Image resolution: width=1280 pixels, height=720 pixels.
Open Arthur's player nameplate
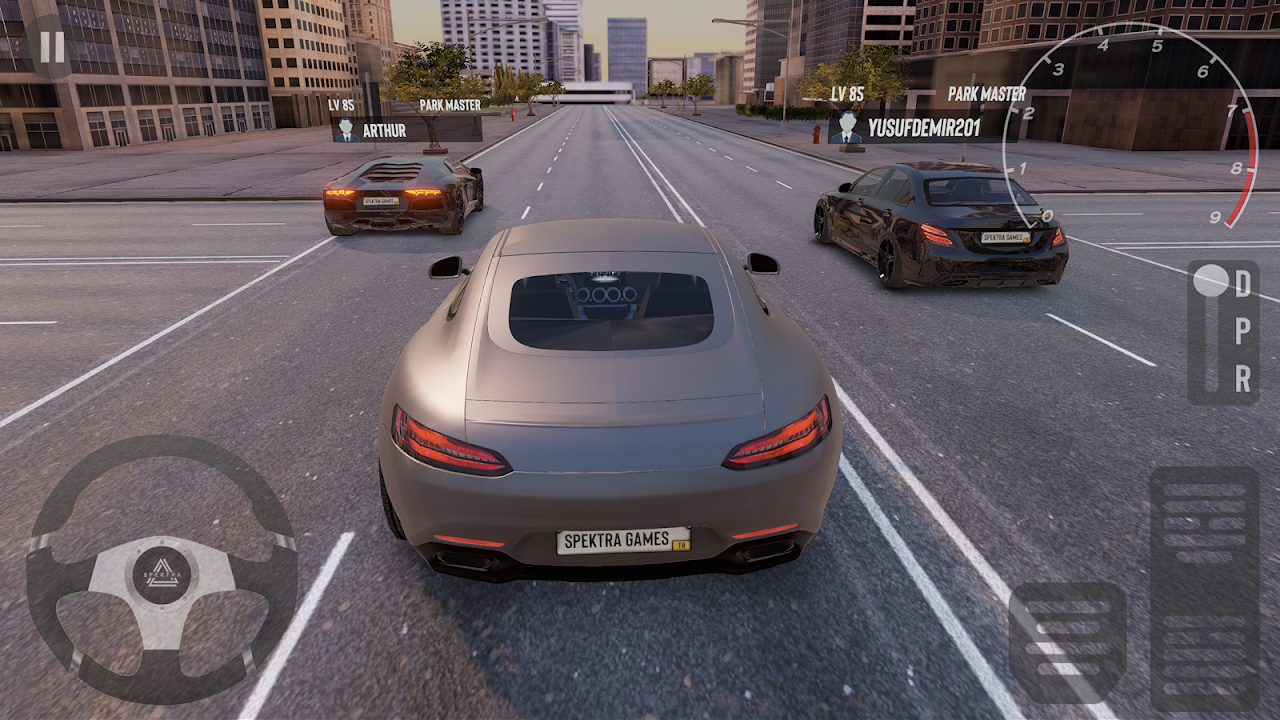pos(400,128)
